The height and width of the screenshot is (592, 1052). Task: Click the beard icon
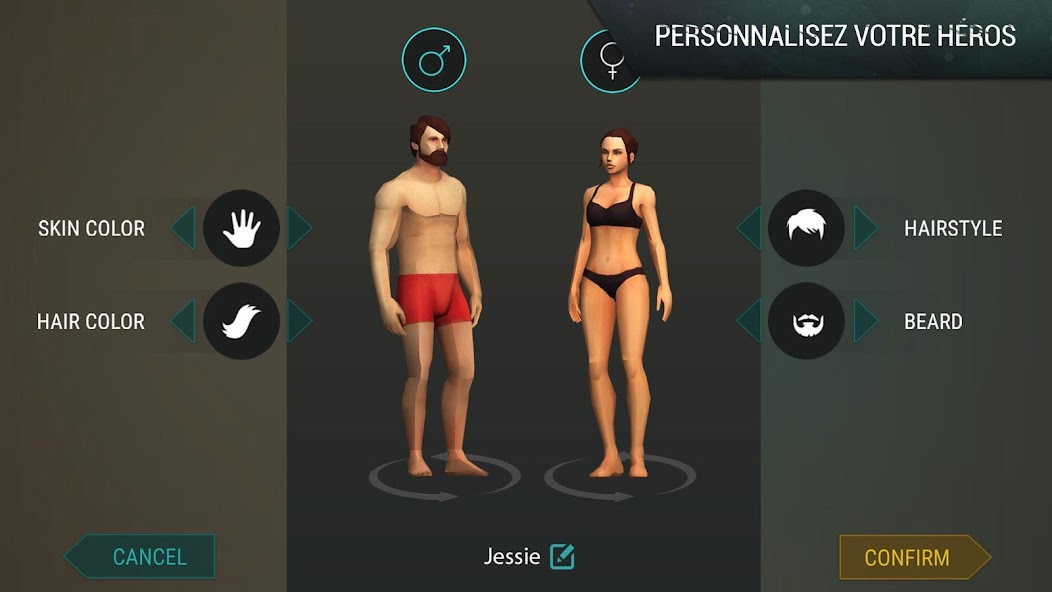click(806, 322)
